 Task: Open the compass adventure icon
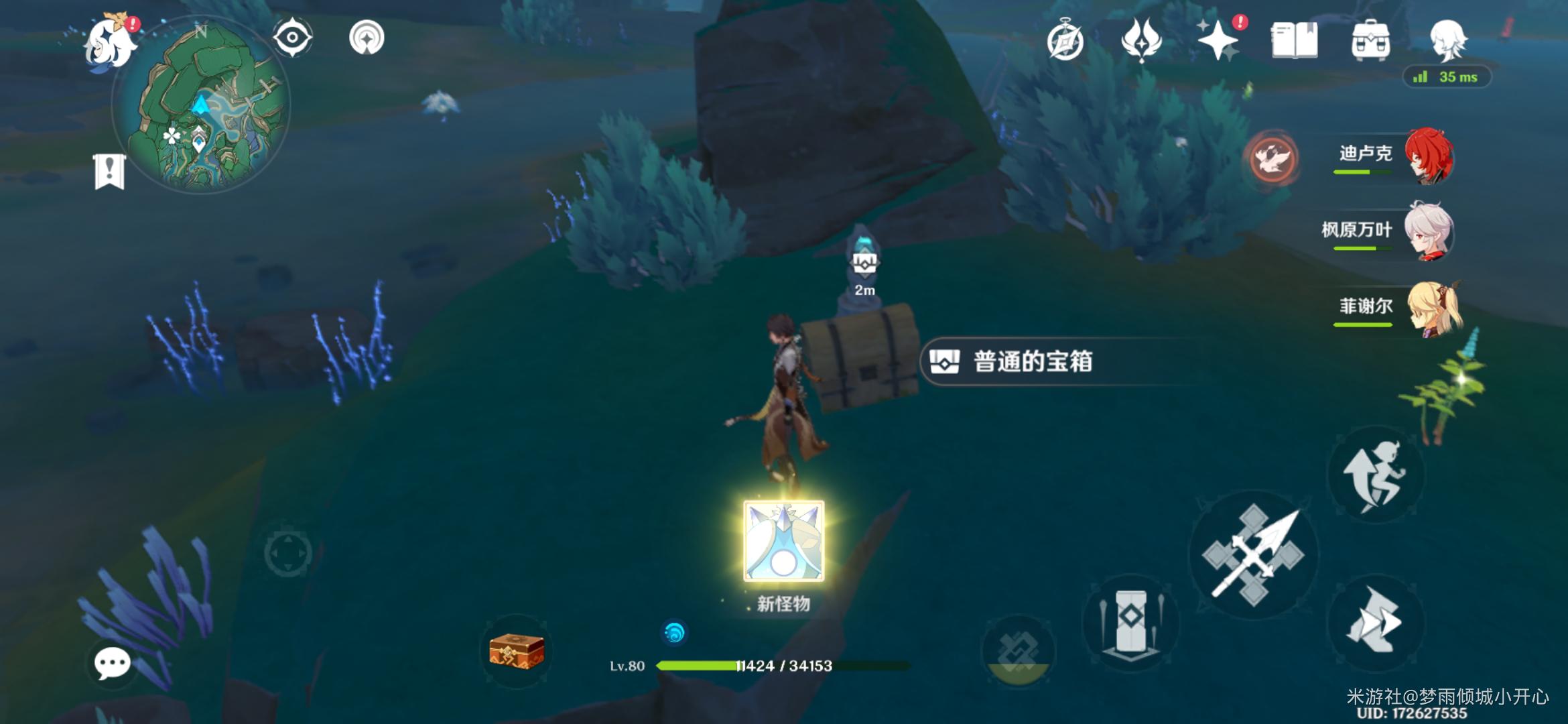[x=1065, y=41]
